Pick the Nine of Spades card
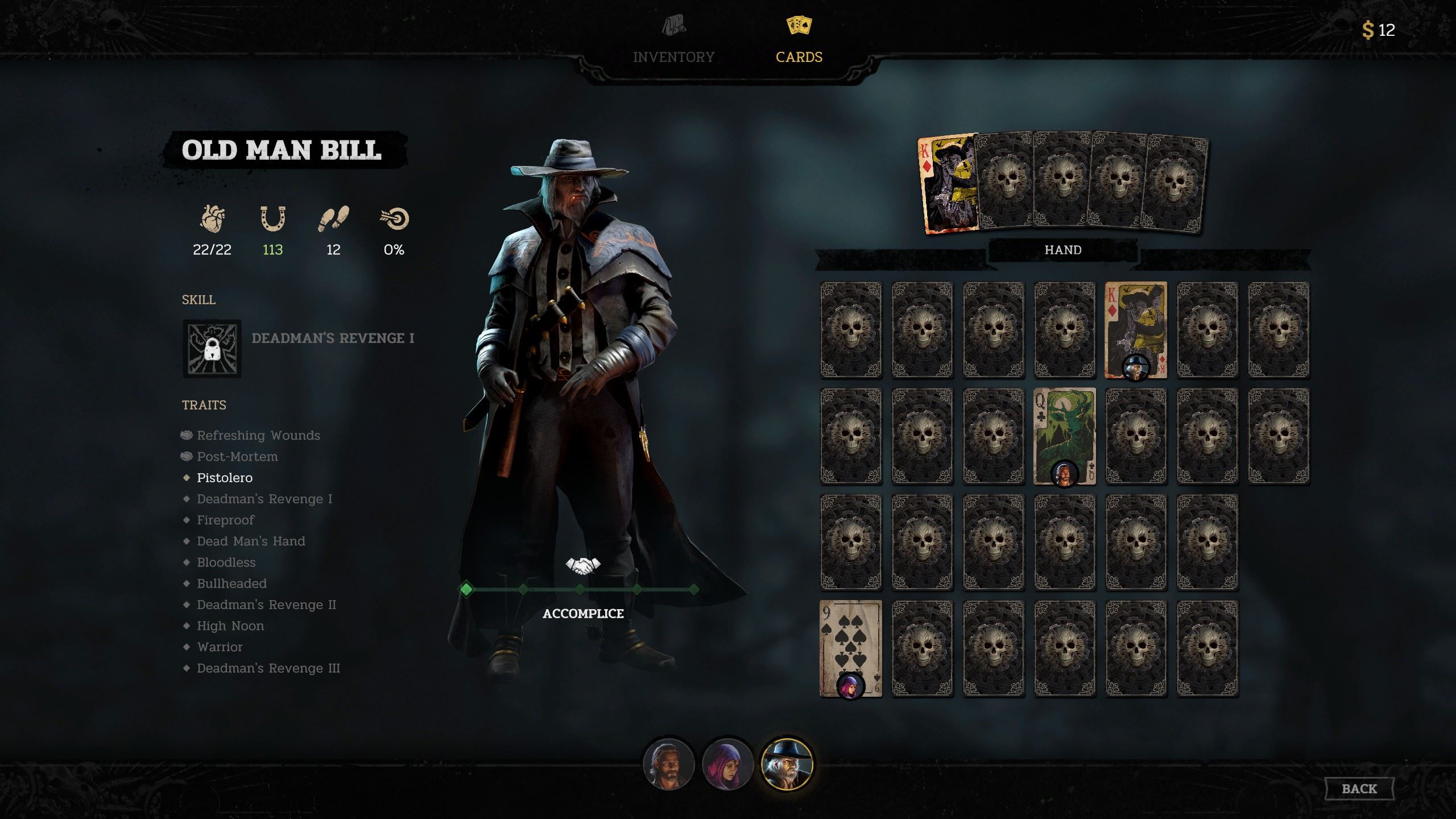Image resolution: width=1456 pixels, height=819 pixels. [x=850, y=648]
